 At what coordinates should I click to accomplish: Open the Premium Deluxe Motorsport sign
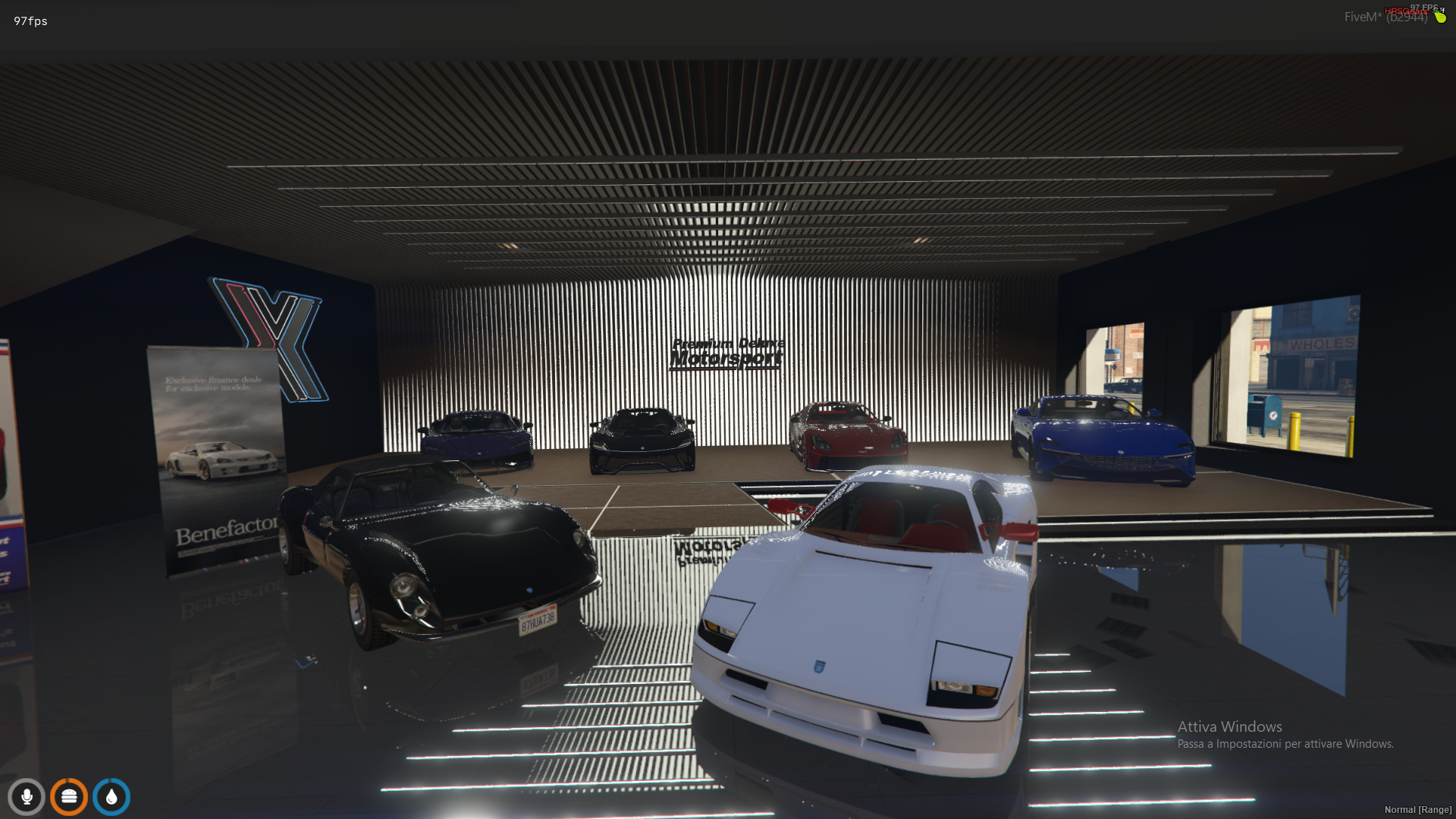coord(727,353)
